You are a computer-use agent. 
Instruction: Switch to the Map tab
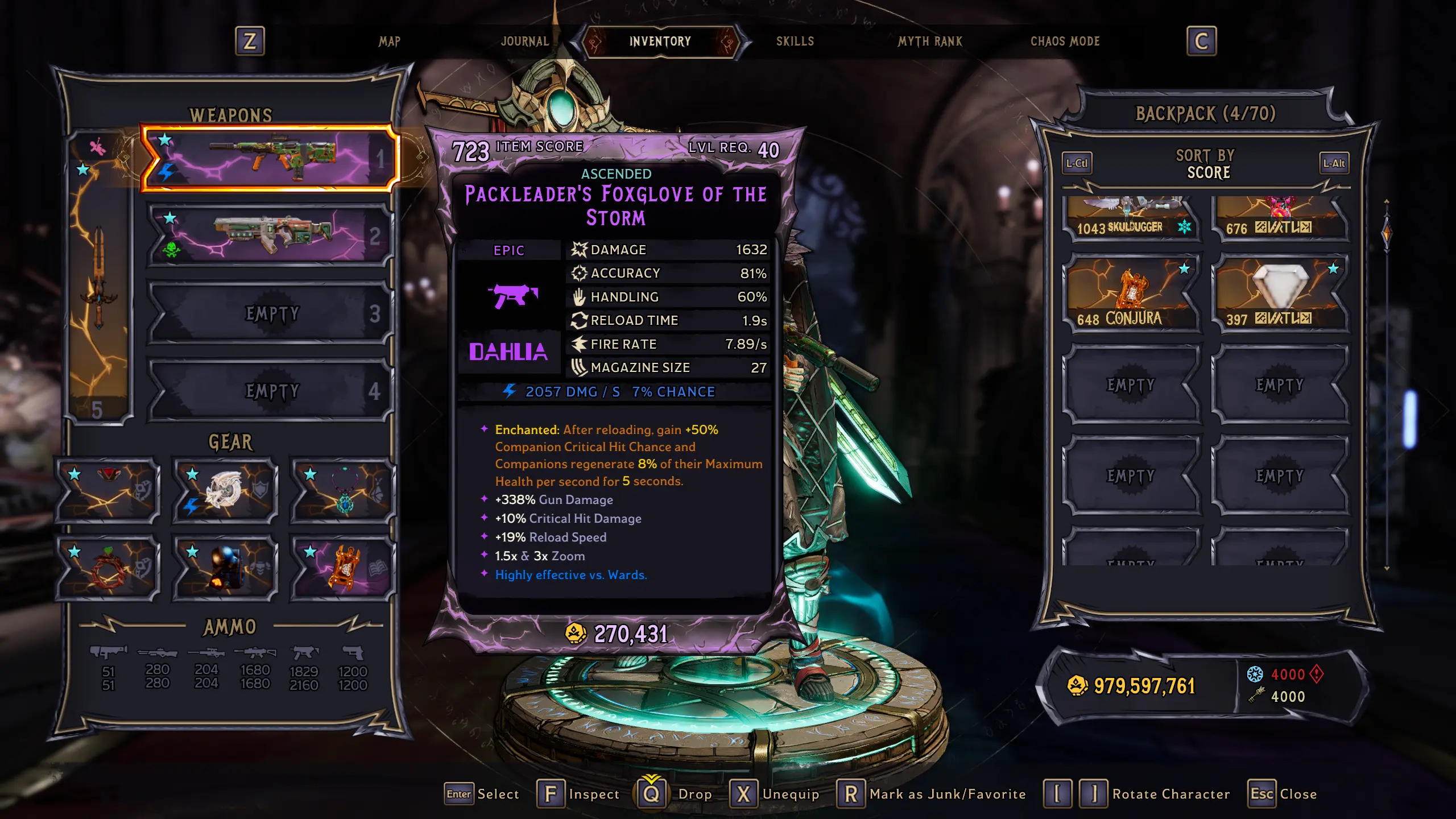(x=390, y=42)
